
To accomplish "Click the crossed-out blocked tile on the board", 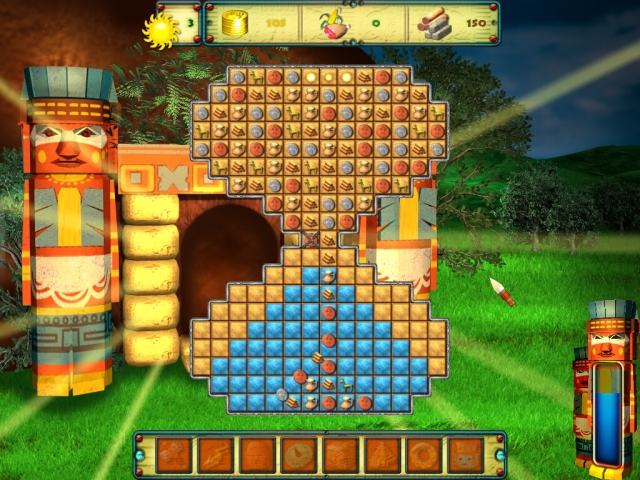I will [x=310, y=240].
